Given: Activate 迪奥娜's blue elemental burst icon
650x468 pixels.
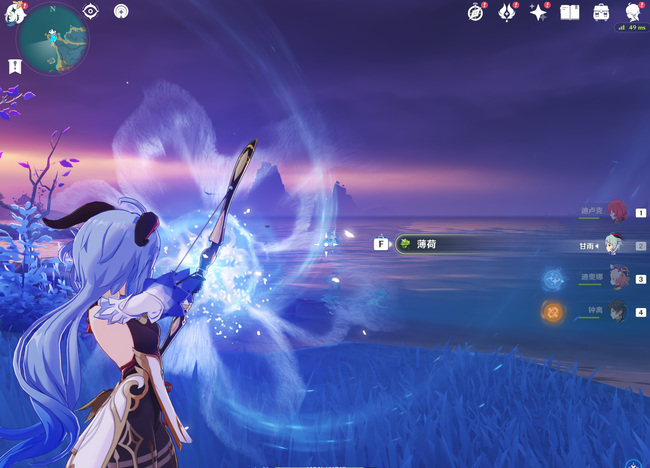Looking at the screenshot, I should (x=553, y=279).
